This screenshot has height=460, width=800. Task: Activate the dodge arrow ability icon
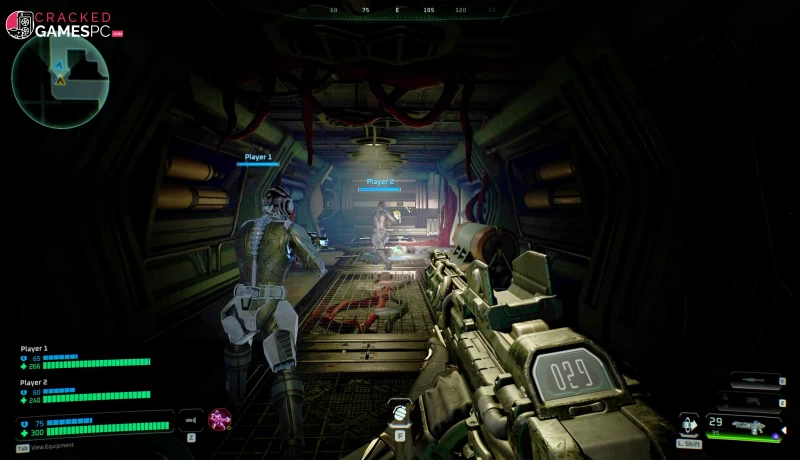[688, 424]
